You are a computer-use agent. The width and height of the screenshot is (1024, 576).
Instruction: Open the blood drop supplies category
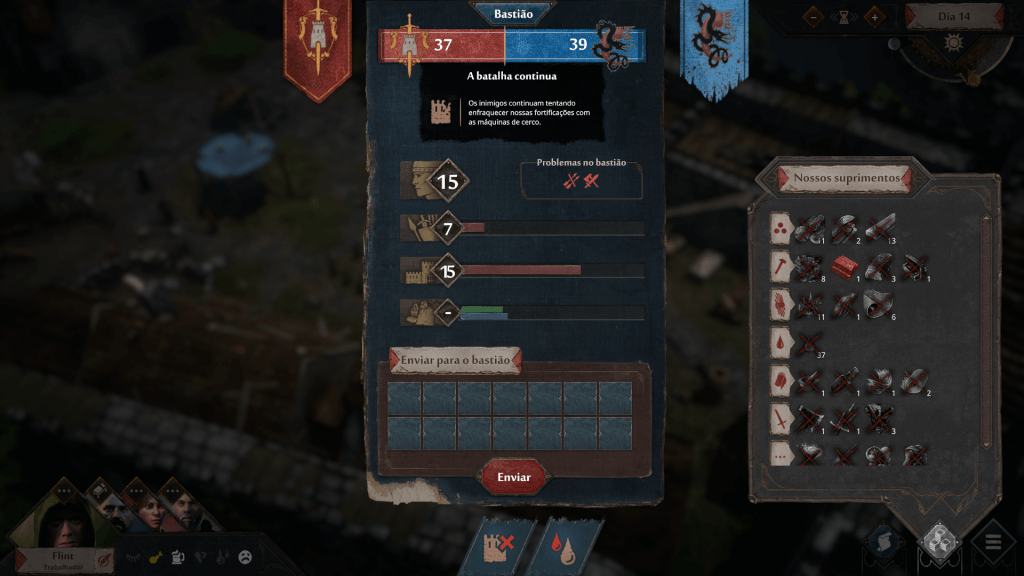(x=780, y=343)
